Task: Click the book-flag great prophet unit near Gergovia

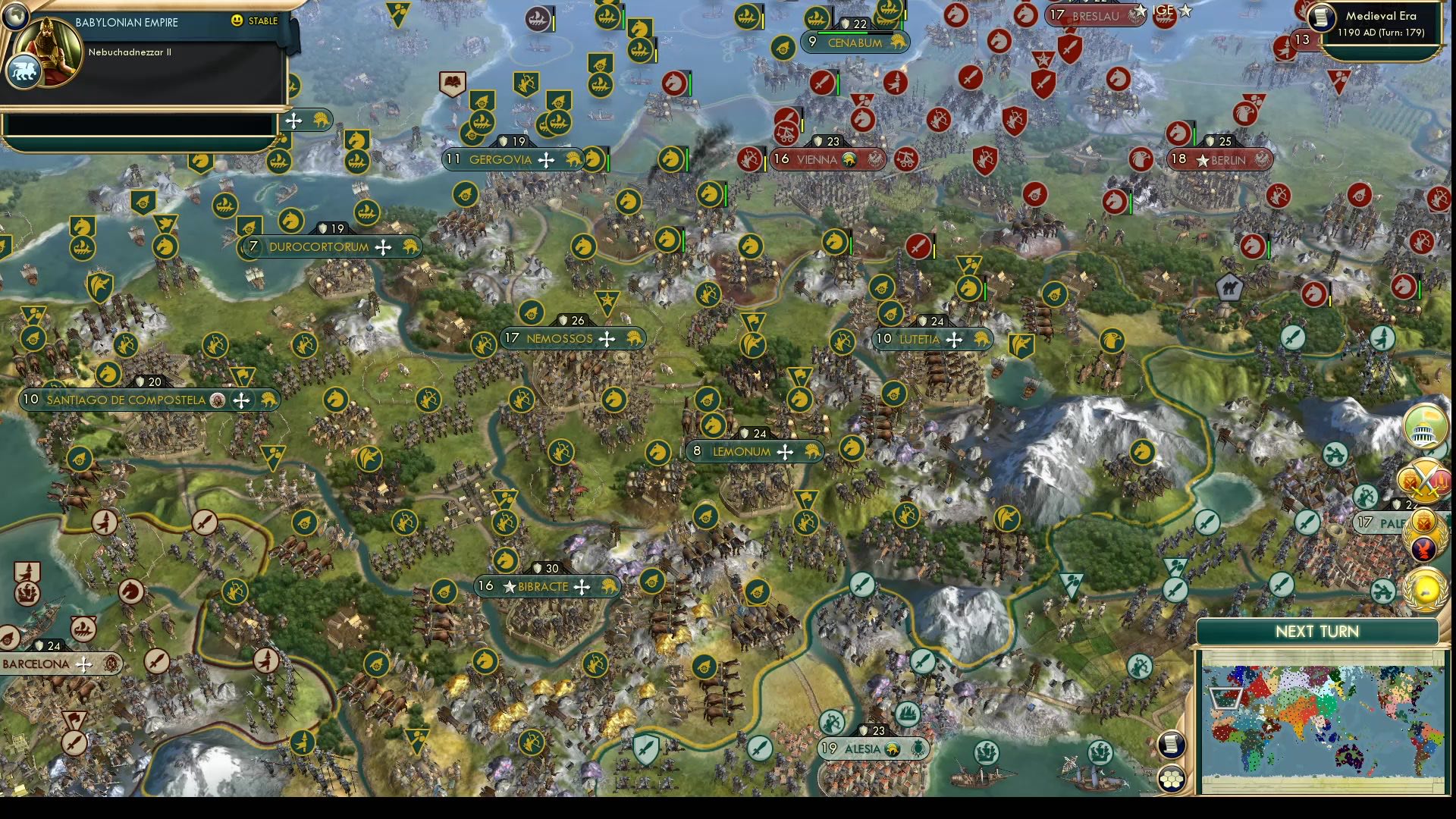Action: (x=453, y=83)
